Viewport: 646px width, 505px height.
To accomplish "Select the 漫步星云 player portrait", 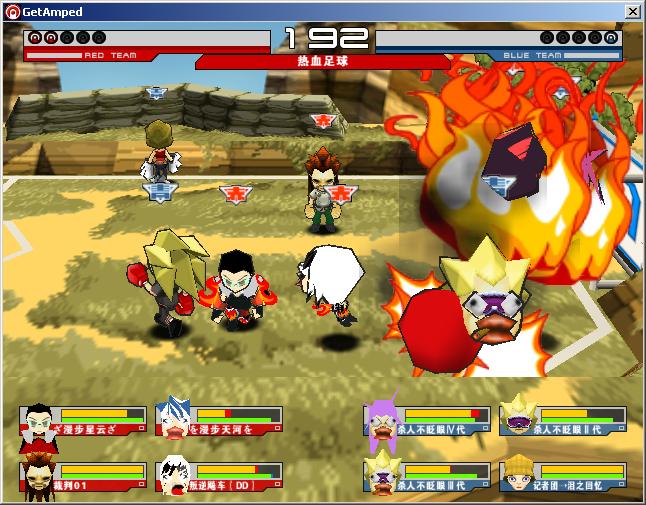I will 38,421.
